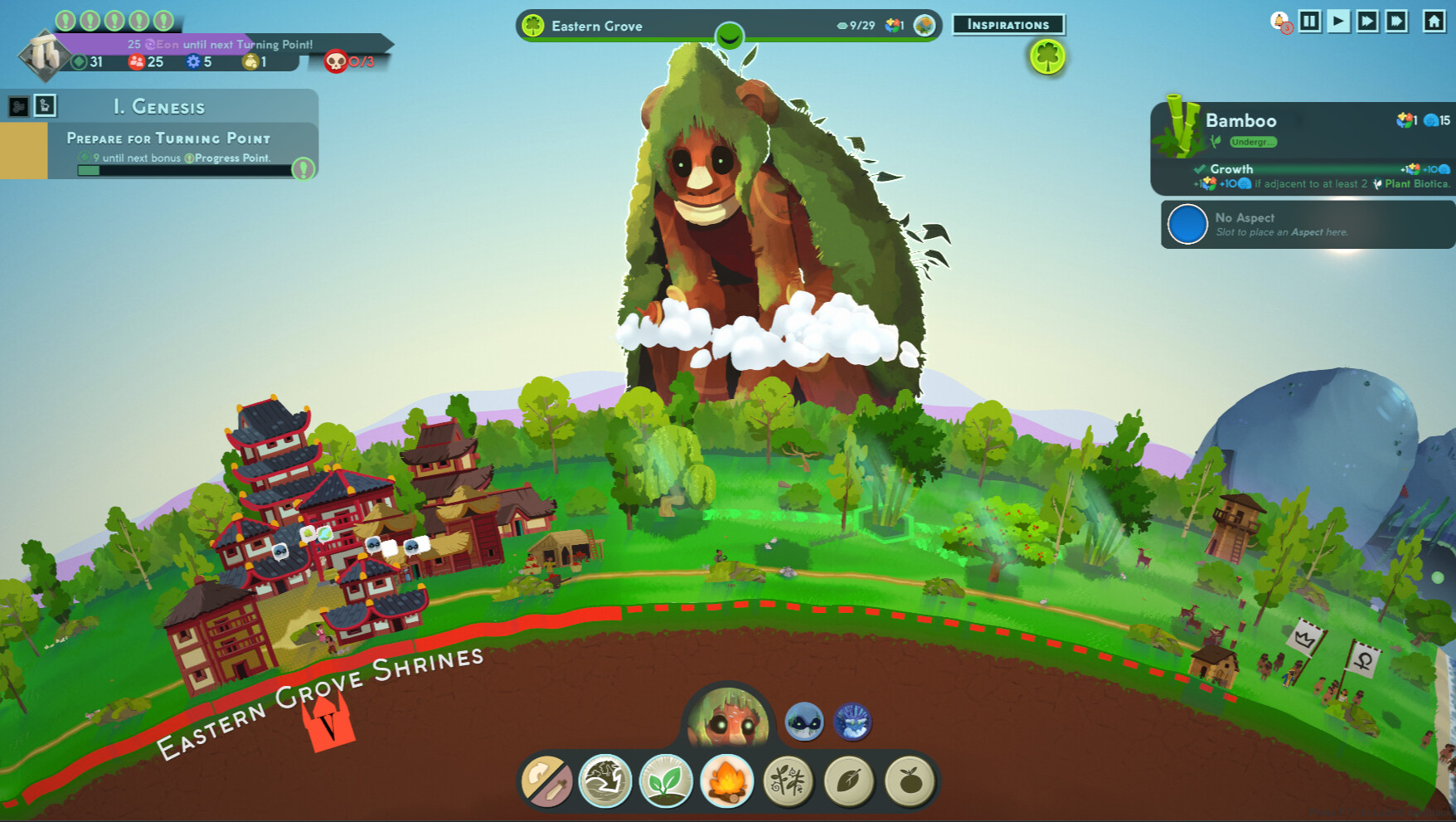The image size is (1456, 822).
Task: Select the forest giant portrait
Action: tap(729, 718)
